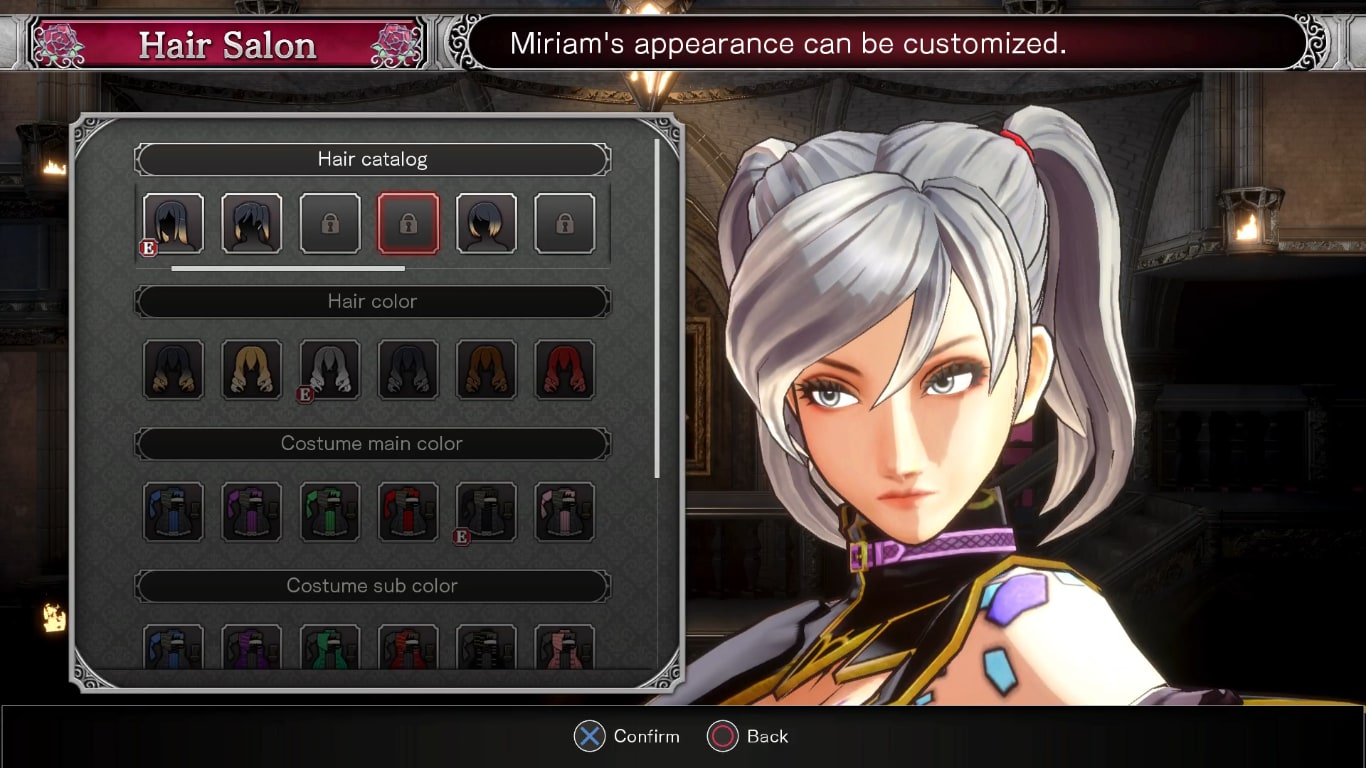Select the red-highlighted locked hairstyle slot
This screenshot has height=768, width=1366.
coord(408,223)
